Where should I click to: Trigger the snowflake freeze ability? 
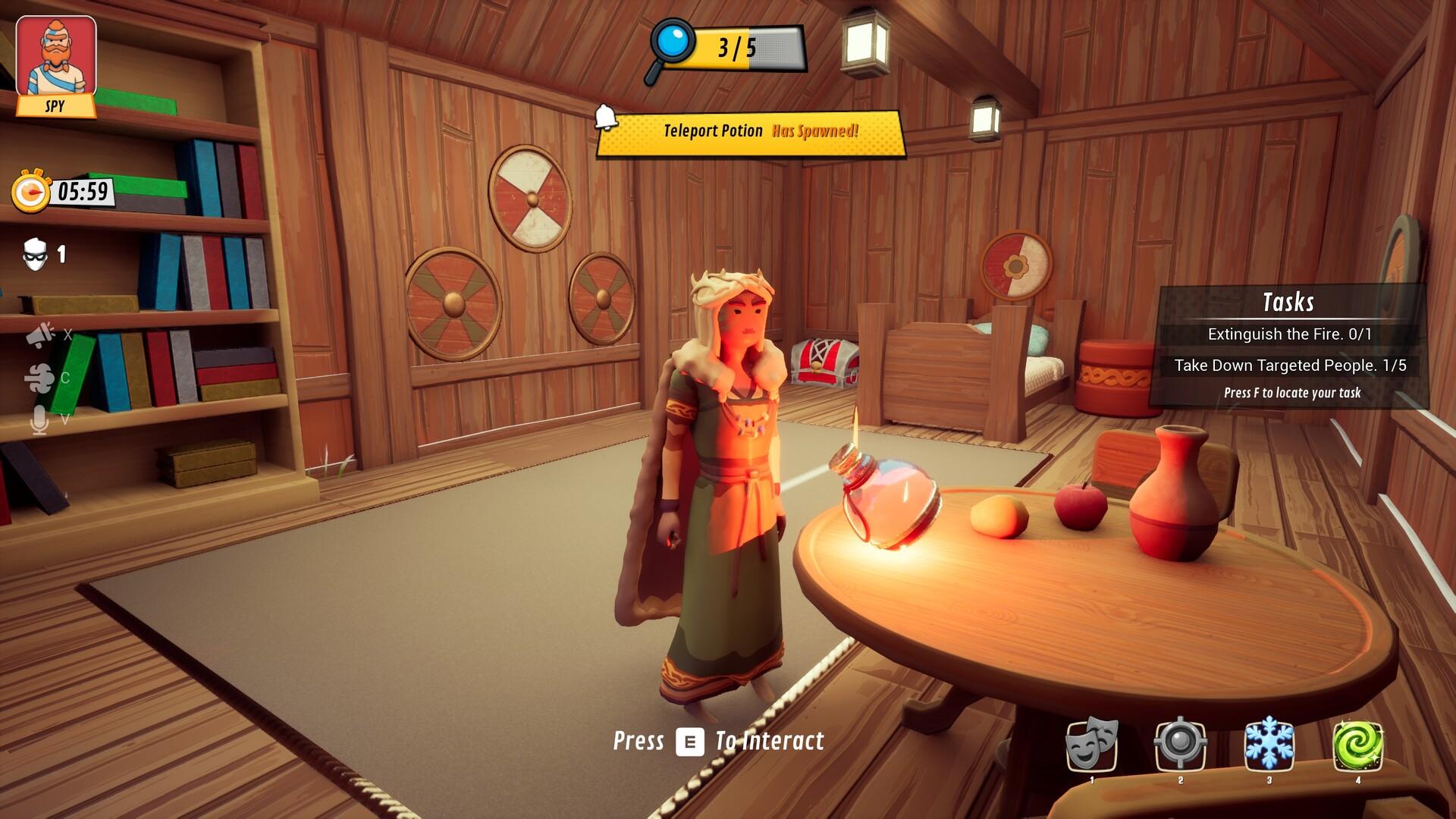point(1269,744)
